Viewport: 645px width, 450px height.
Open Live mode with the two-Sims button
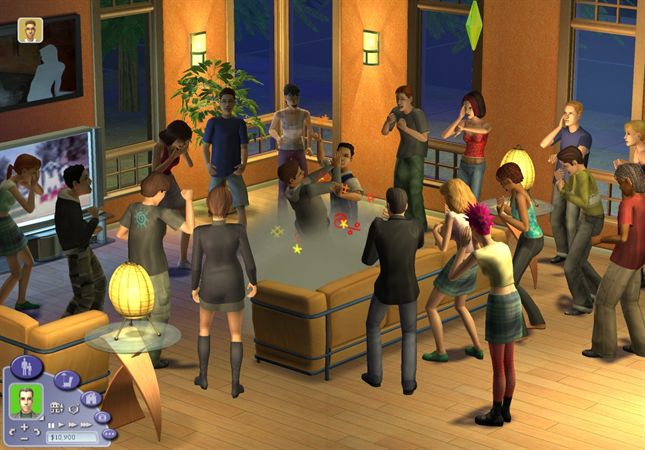click(29, 366)
